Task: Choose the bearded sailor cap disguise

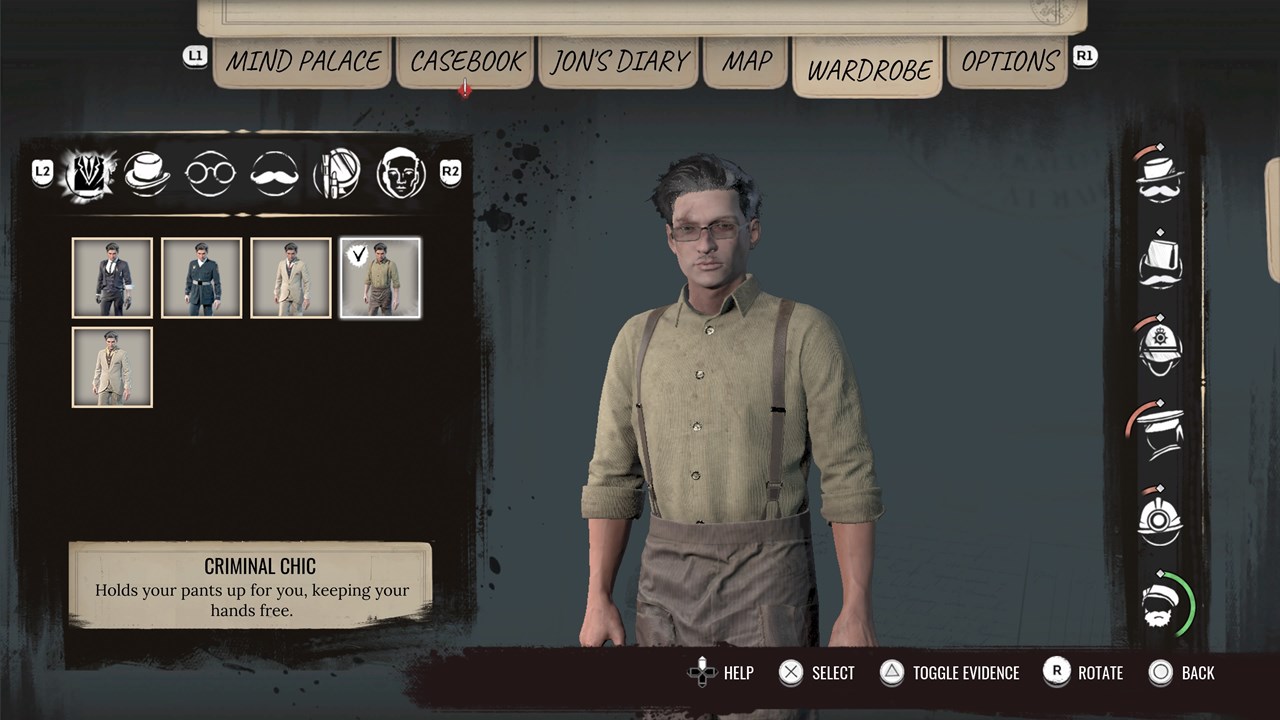Action: pyautogui.click(x=1164, y=604)
